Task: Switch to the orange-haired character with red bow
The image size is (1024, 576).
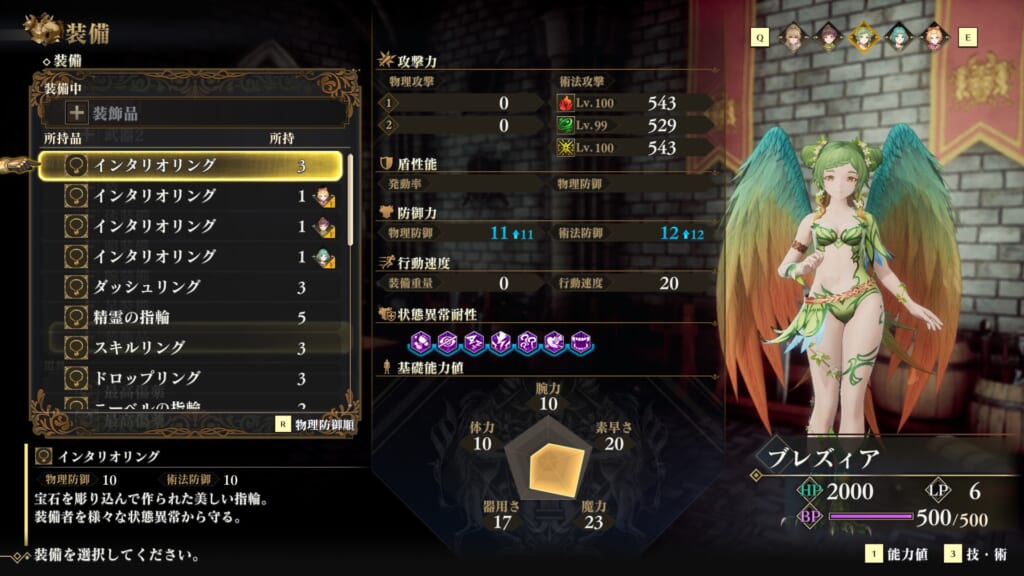Action: 932,37
